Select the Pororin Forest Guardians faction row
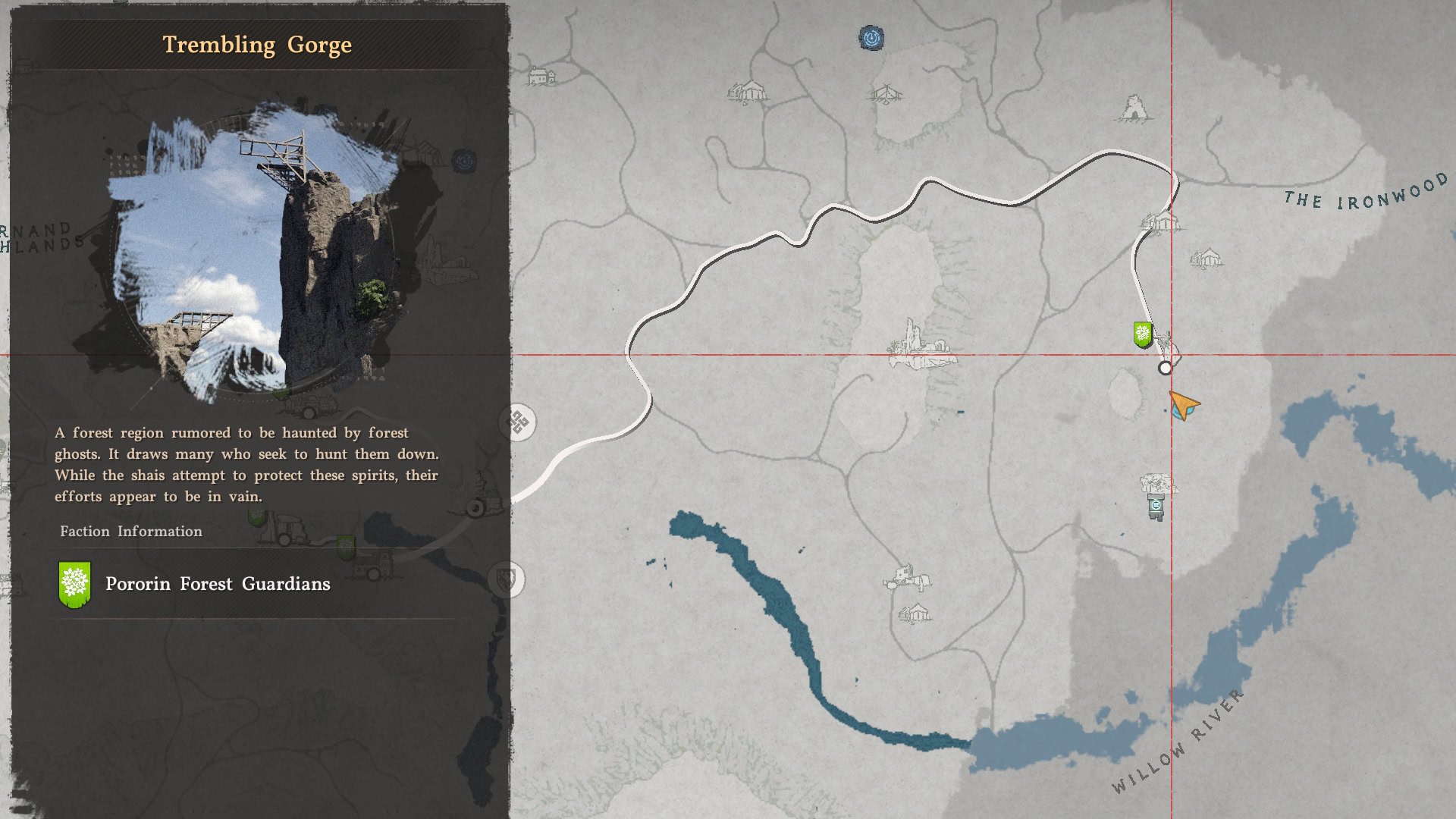 (x=196, y=584)
